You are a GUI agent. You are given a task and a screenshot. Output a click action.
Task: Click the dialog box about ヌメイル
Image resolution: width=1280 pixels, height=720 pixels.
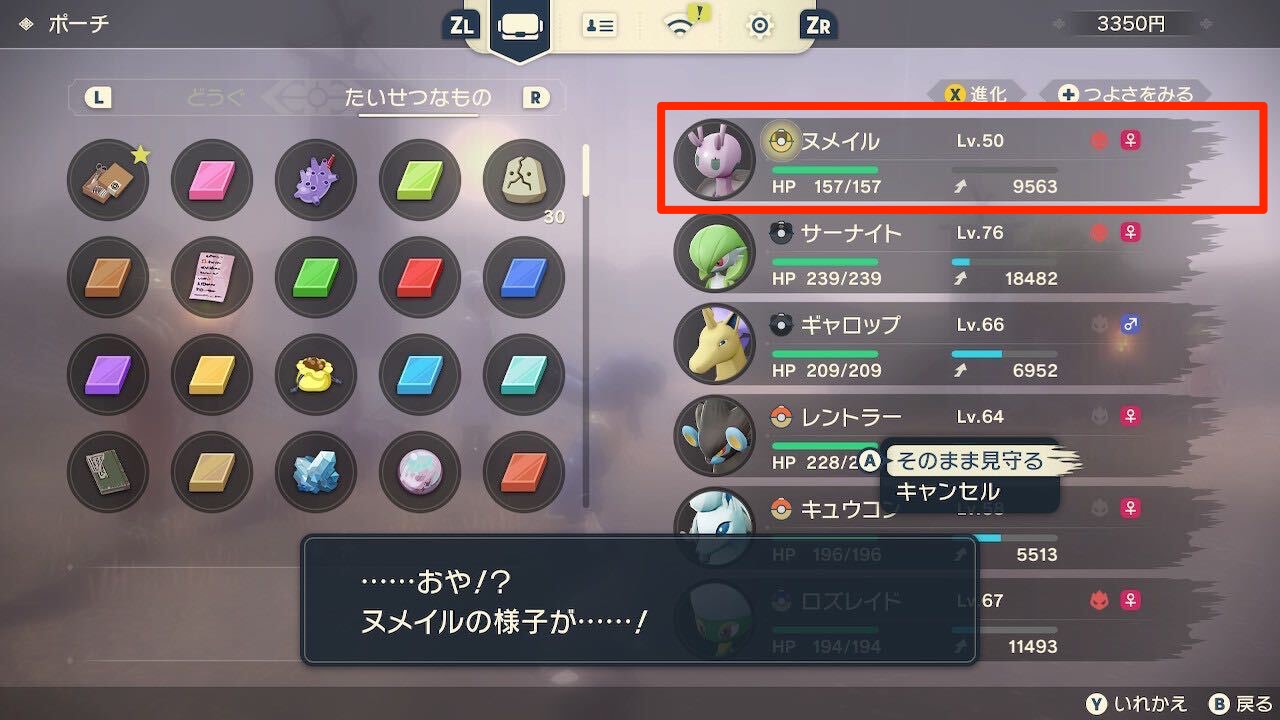[x=640, y=601]
